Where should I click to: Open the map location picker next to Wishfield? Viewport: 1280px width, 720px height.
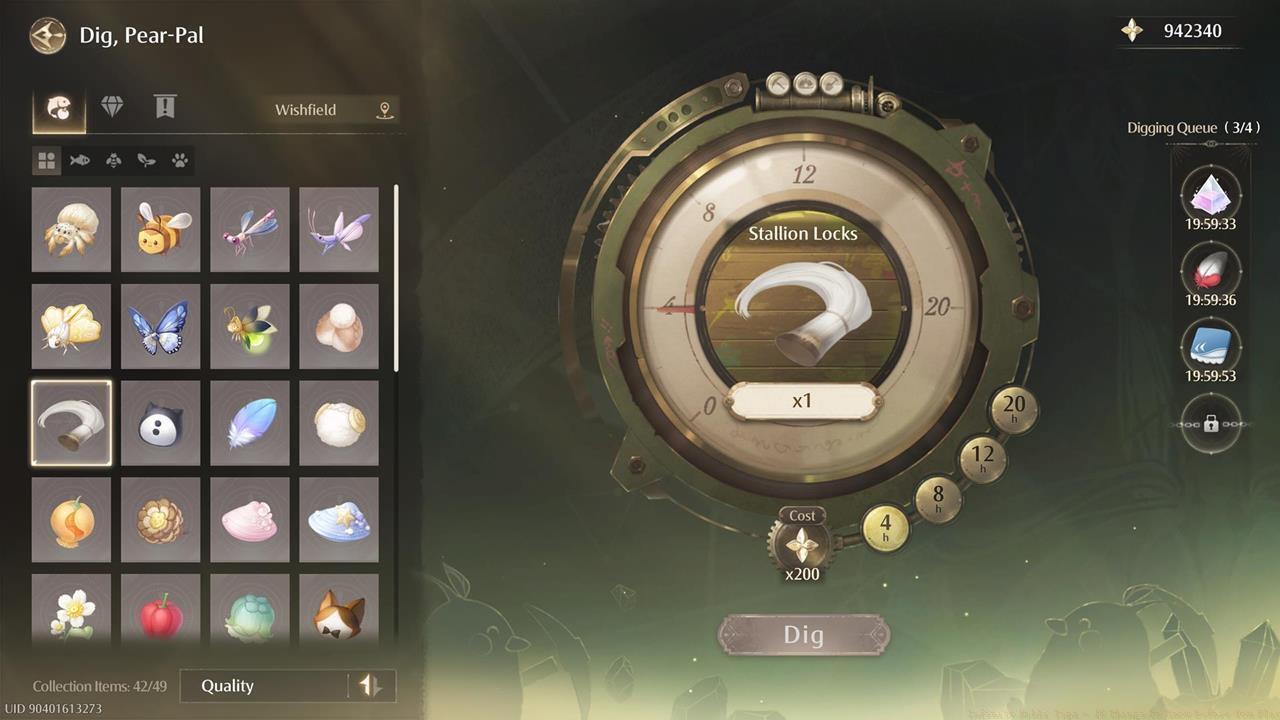click(383, 110)
